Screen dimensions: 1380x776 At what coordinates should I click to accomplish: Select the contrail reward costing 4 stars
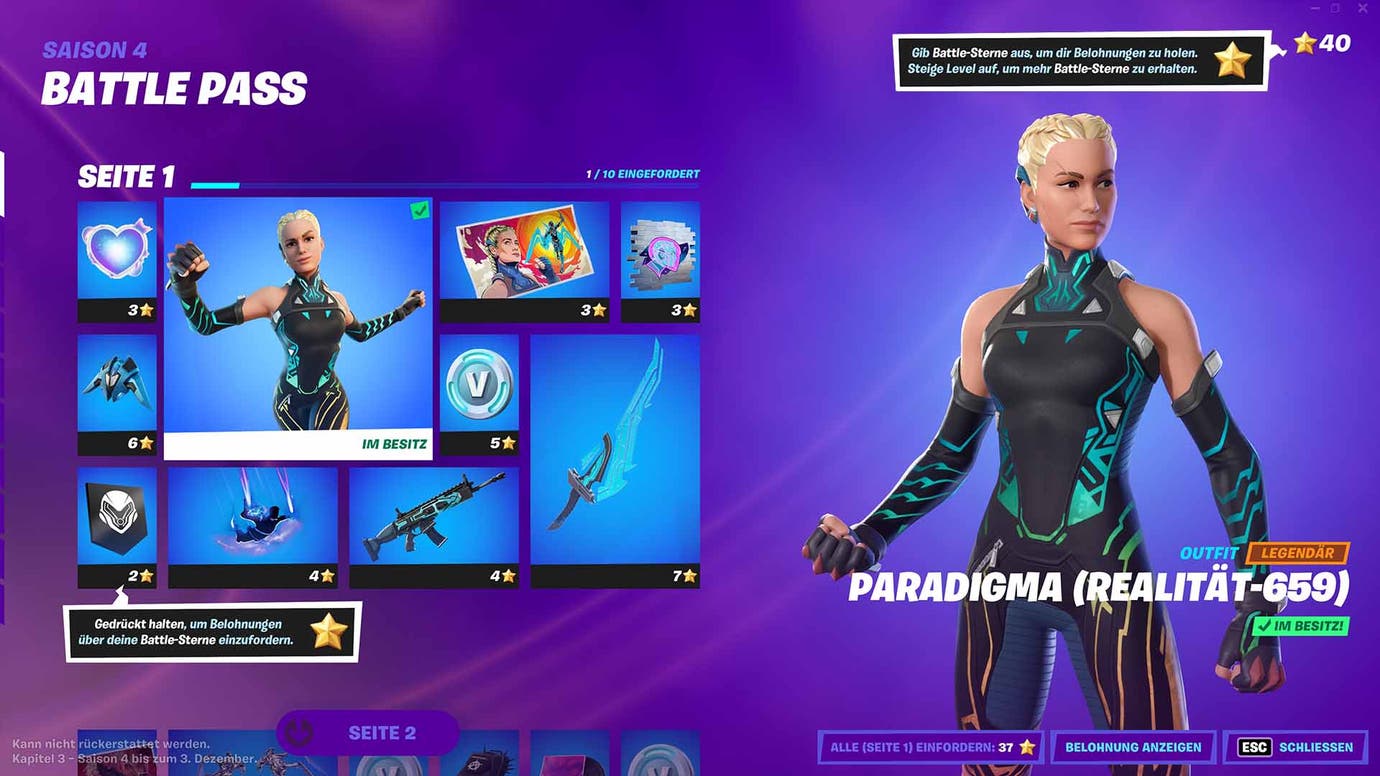click(253, 520)
